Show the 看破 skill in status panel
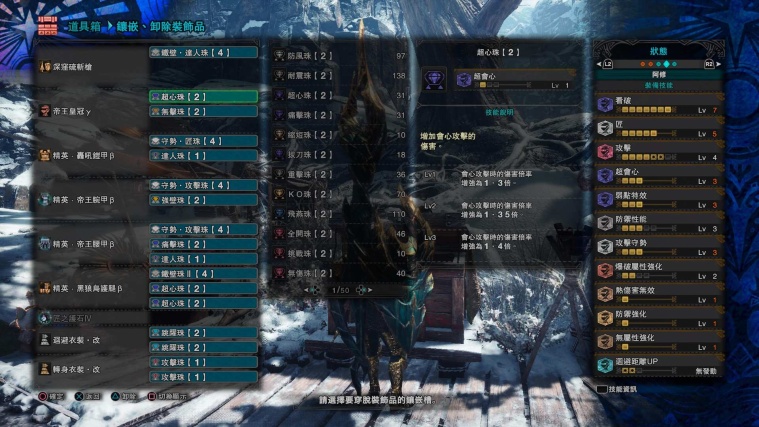The width and height of the screenshot is (759, 427). click(x=659, y=104)
